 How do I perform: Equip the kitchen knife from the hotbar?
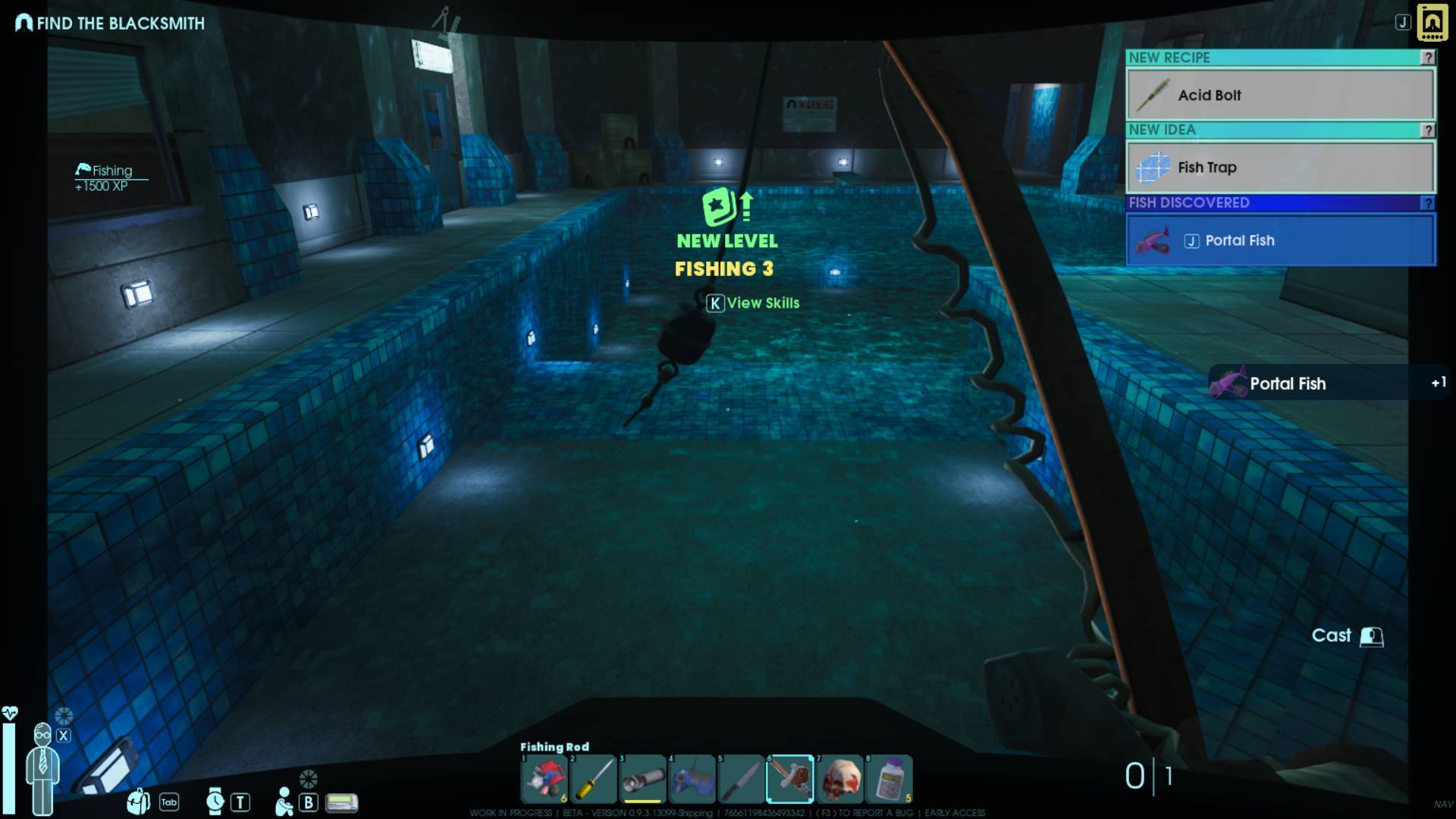click(x=741, y=779)
